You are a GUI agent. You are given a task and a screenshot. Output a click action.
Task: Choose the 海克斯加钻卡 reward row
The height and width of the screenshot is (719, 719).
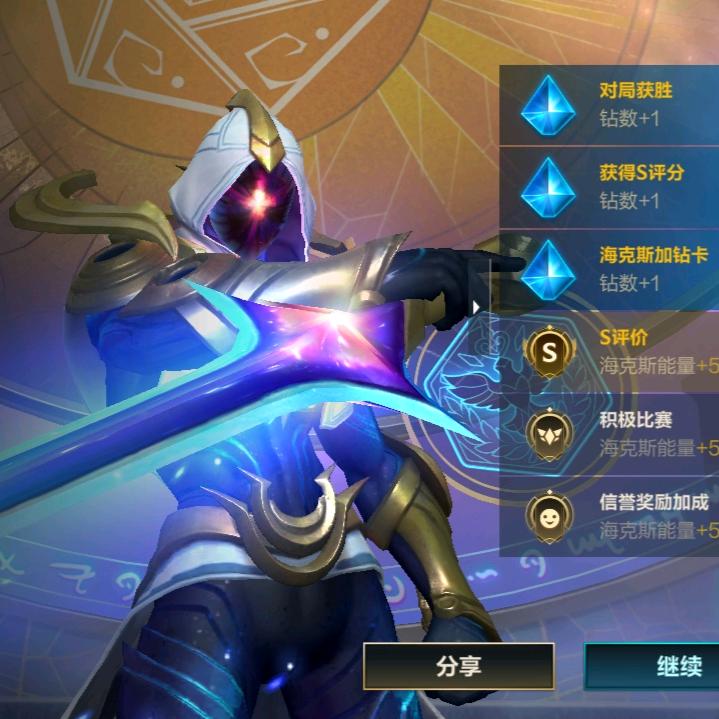[x=609, y=269]
